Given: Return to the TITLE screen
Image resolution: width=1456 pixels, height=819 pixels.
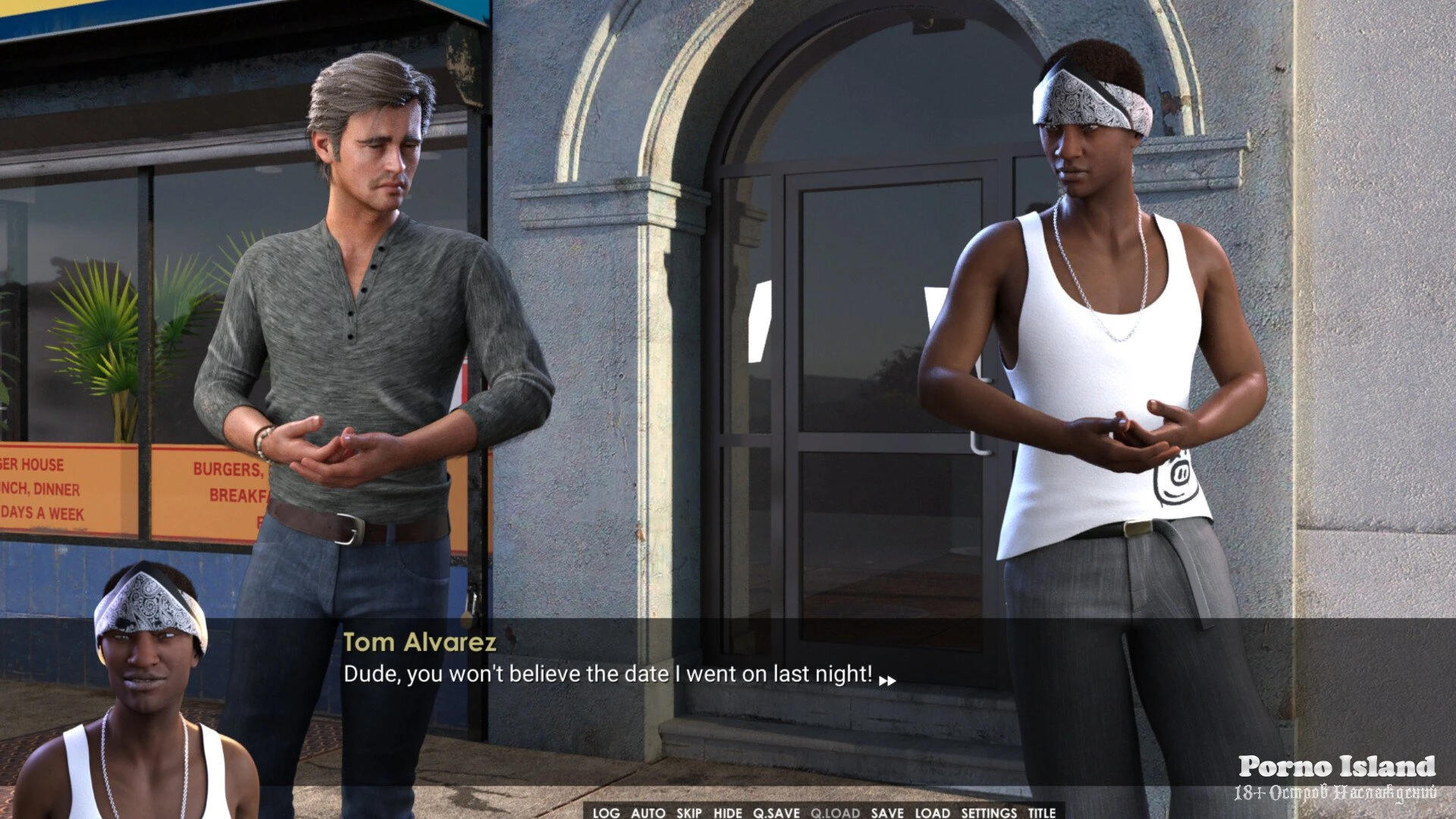Looking at the screenshot, I should 1042,812.
